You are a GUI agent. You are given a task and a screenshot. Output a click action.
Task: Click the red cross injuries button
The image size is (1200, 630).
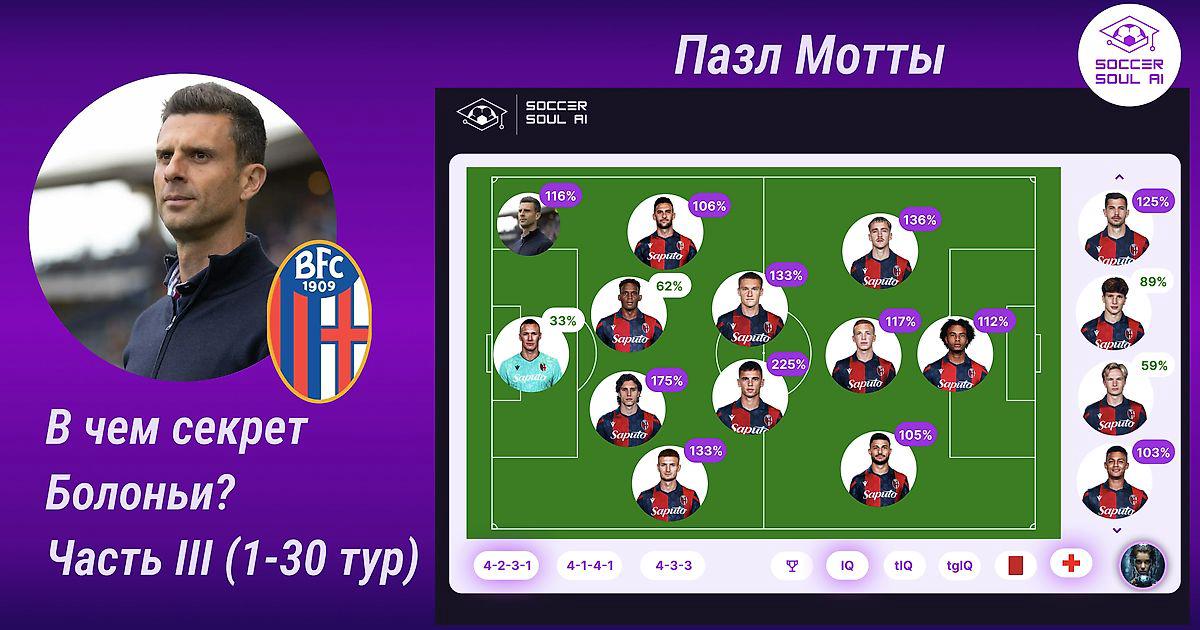(x=1071, y=564)
